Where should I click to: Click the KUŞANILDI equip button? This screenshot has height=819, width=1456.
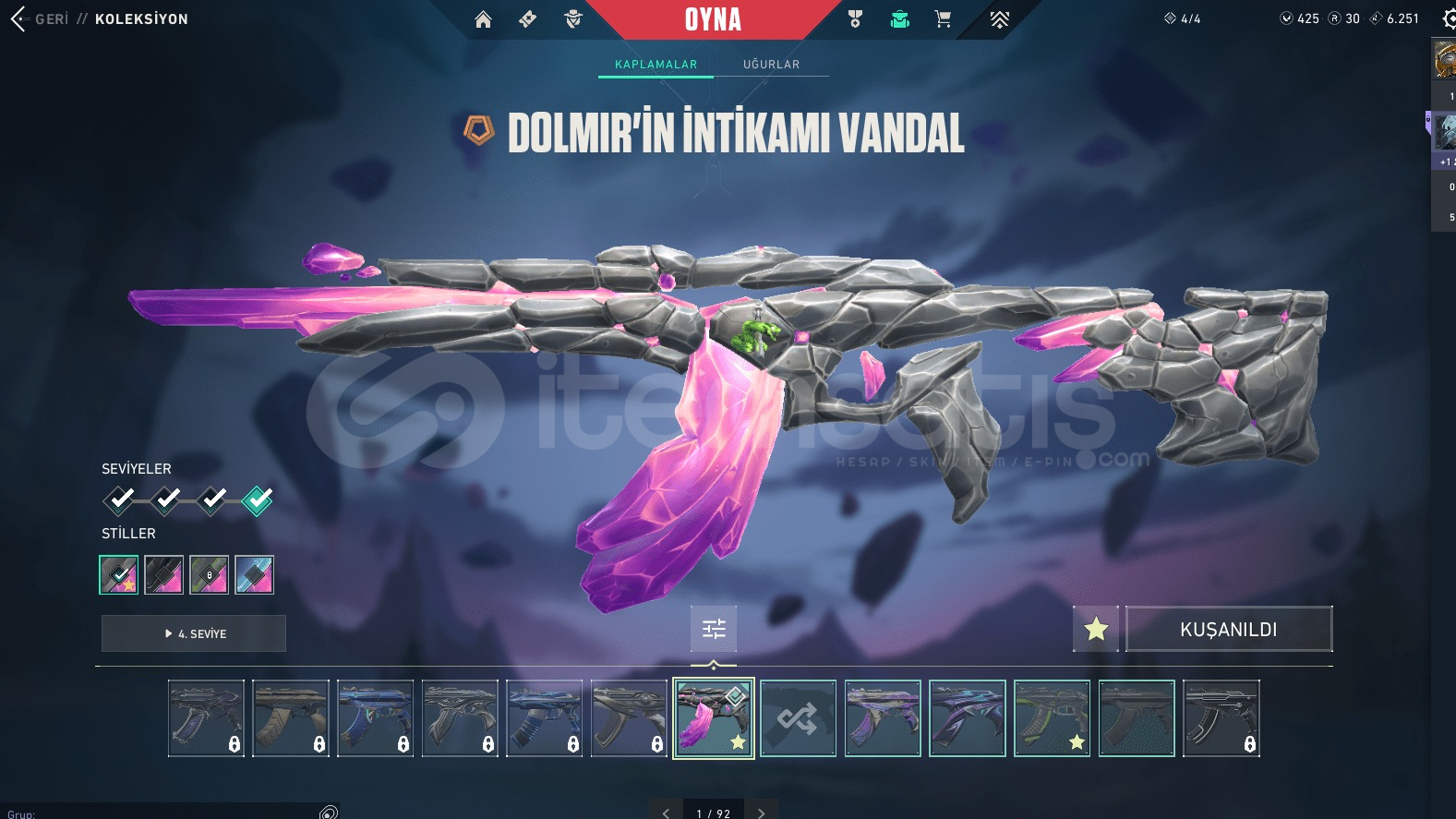tap(1229, 629)
